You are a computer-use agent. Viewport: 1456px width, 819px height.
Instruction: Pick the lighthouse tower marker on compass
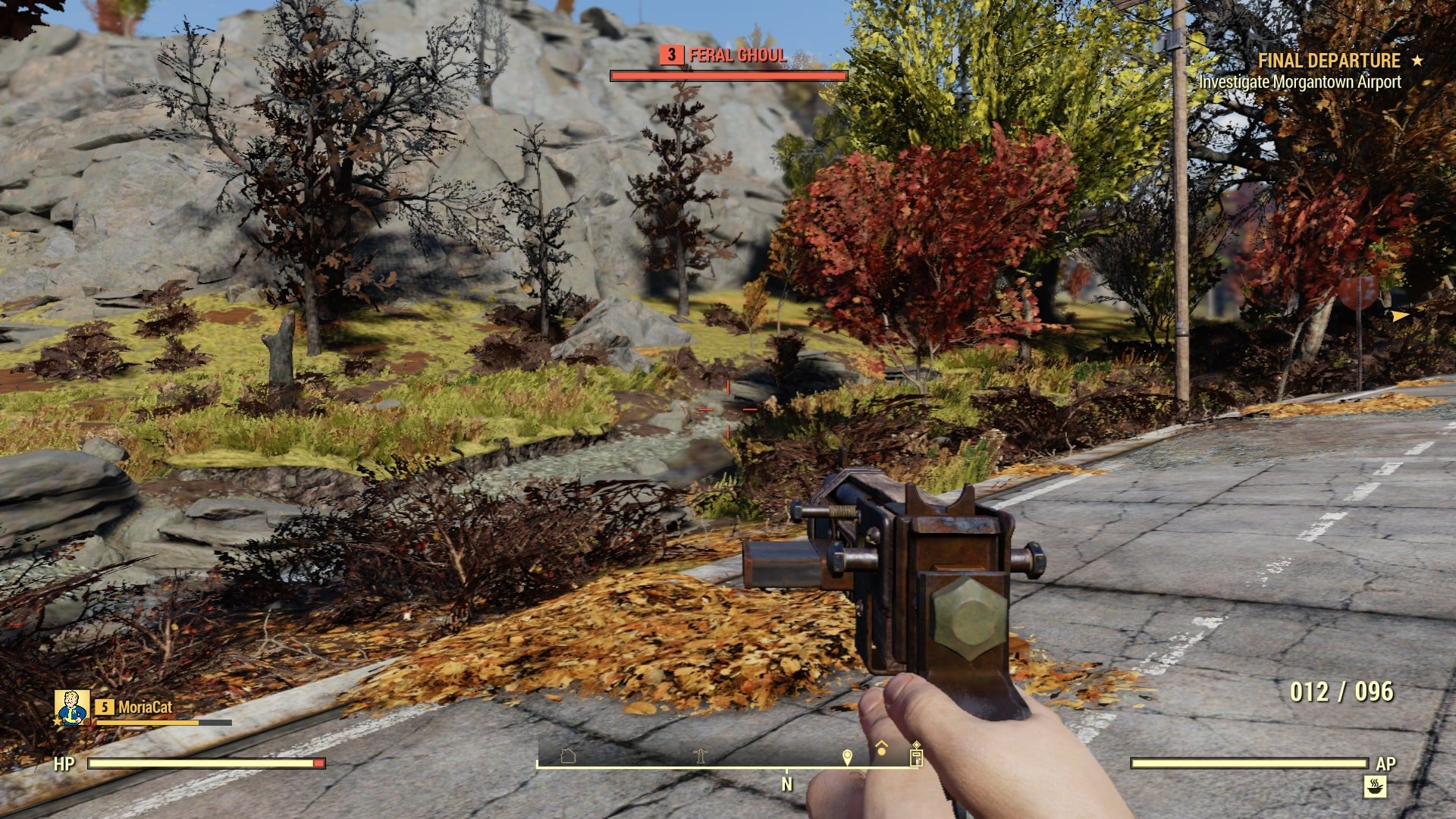[x=700, y=755]
